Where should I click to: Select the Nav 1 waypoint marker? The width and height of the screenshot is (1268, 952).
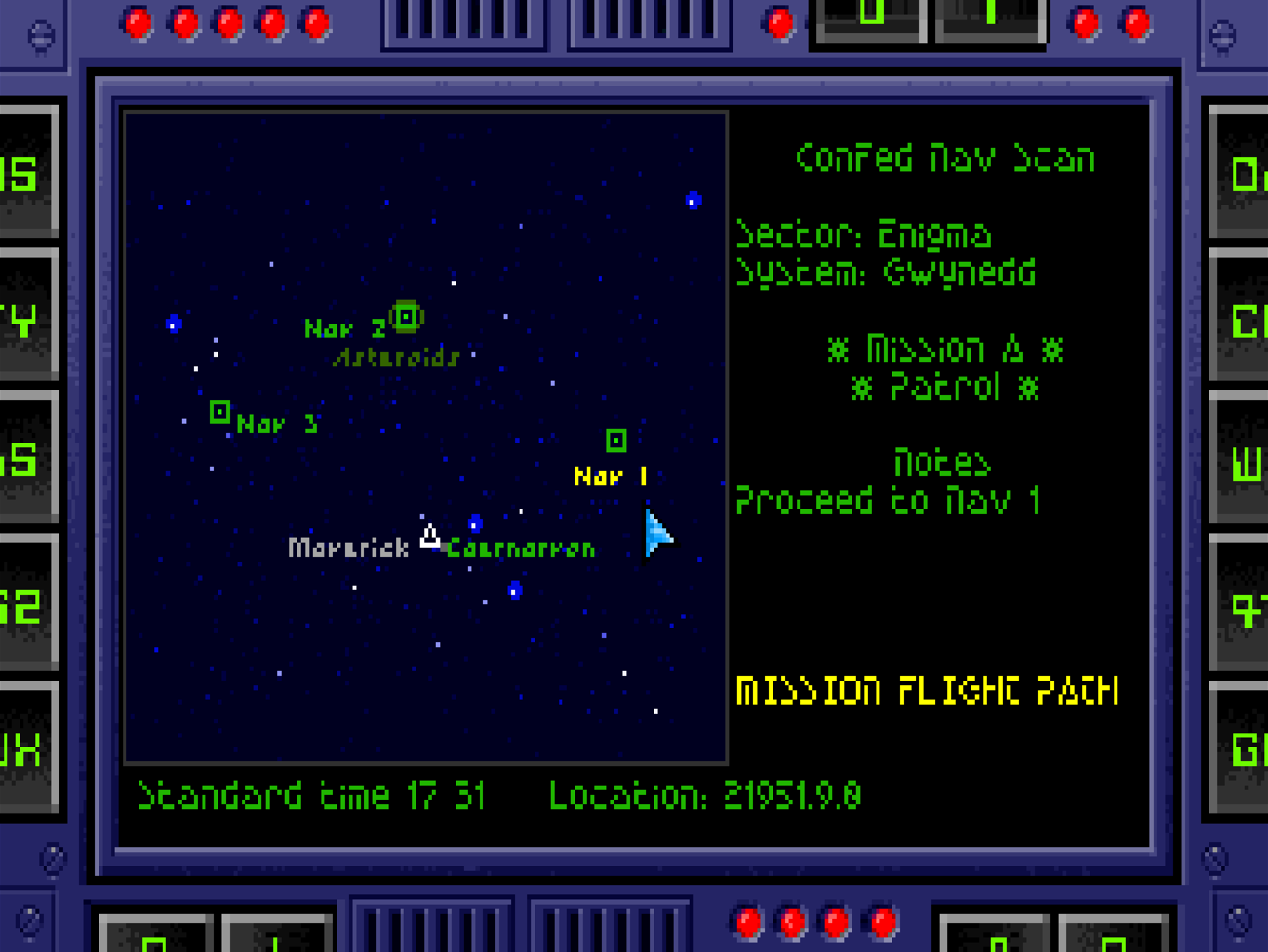(615, 440)
